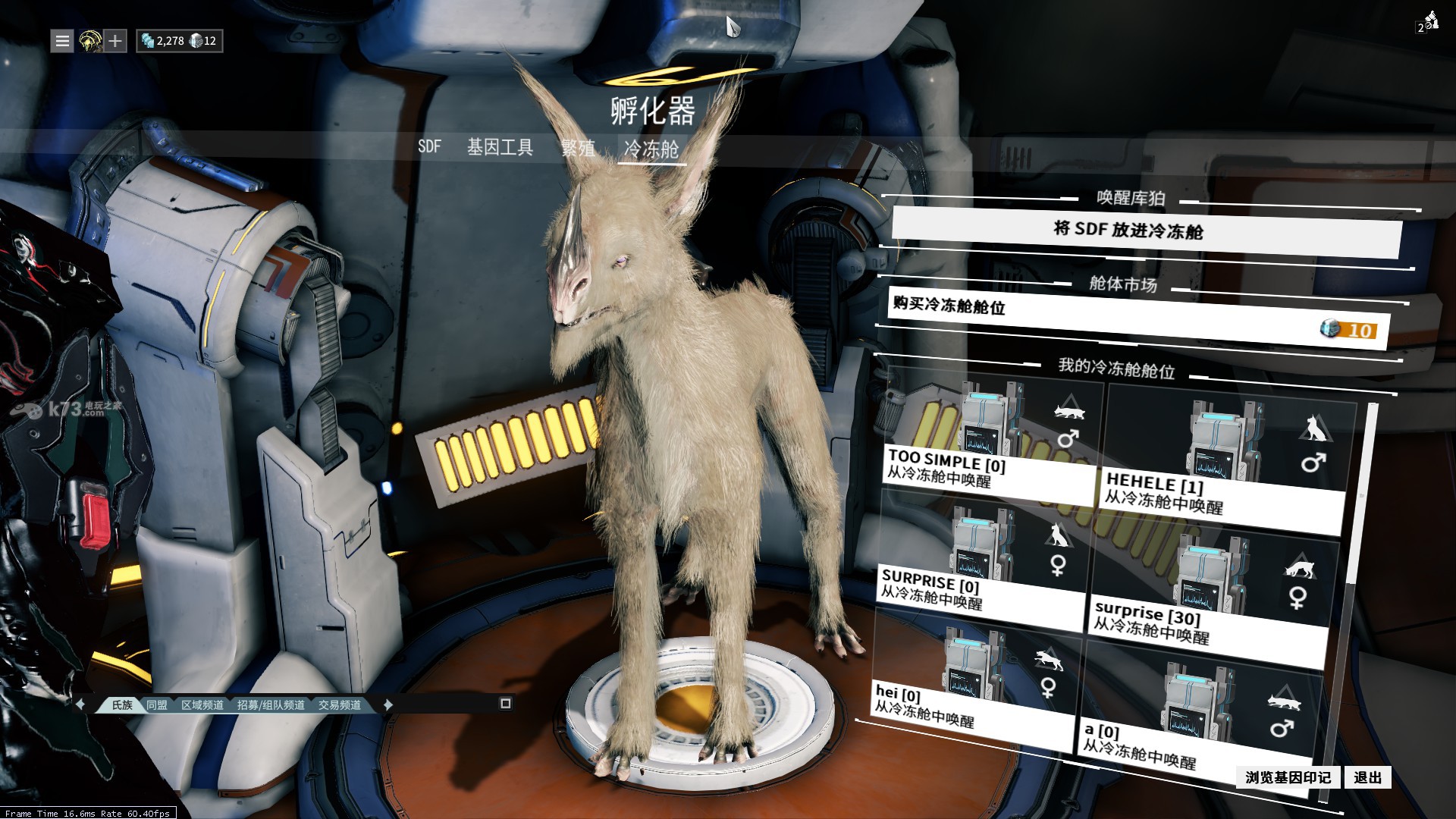Image resolution: width=1456 pixels, height=819 pixels.
Task: Switch to the SDF tab
Action: [x=429, y=146]
